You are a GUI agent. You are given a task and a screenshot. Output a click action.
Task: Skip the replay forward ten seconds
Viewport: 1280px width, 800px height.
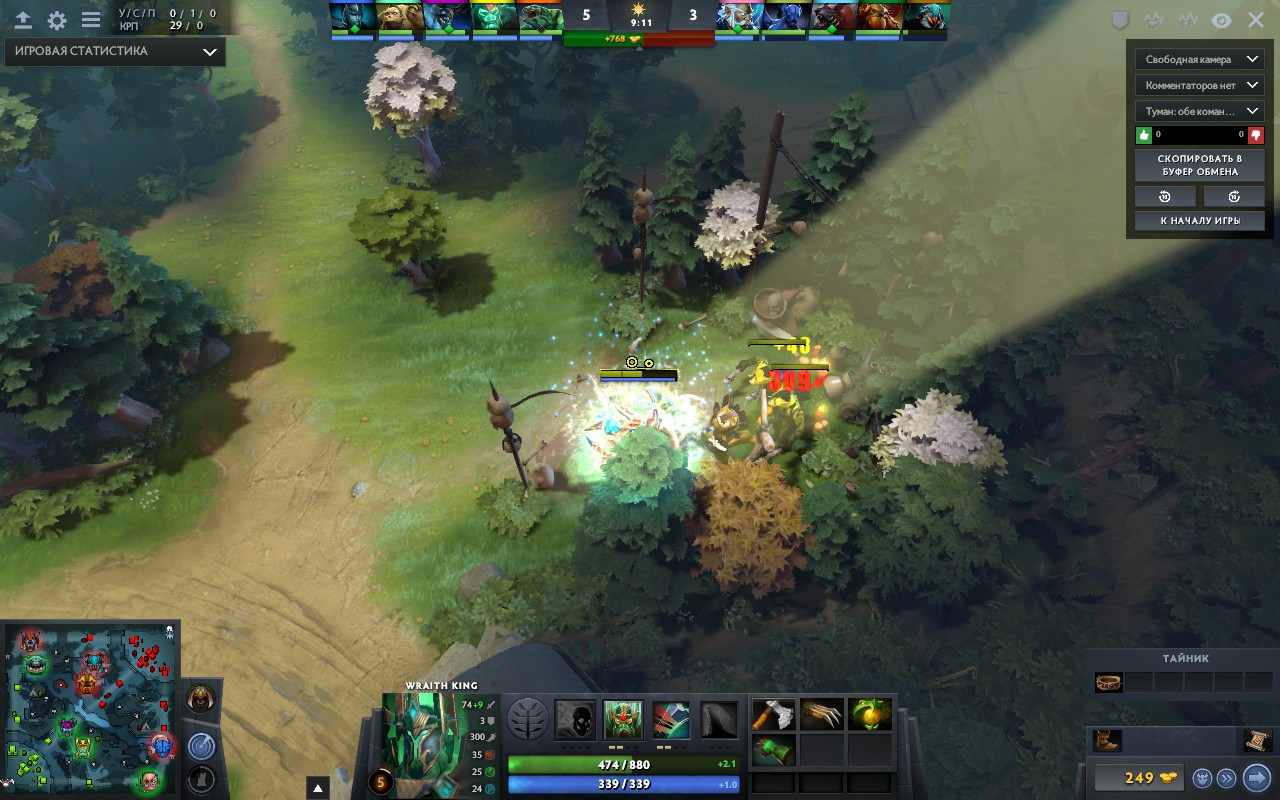pyautogui.click(x=1234, y=196)
